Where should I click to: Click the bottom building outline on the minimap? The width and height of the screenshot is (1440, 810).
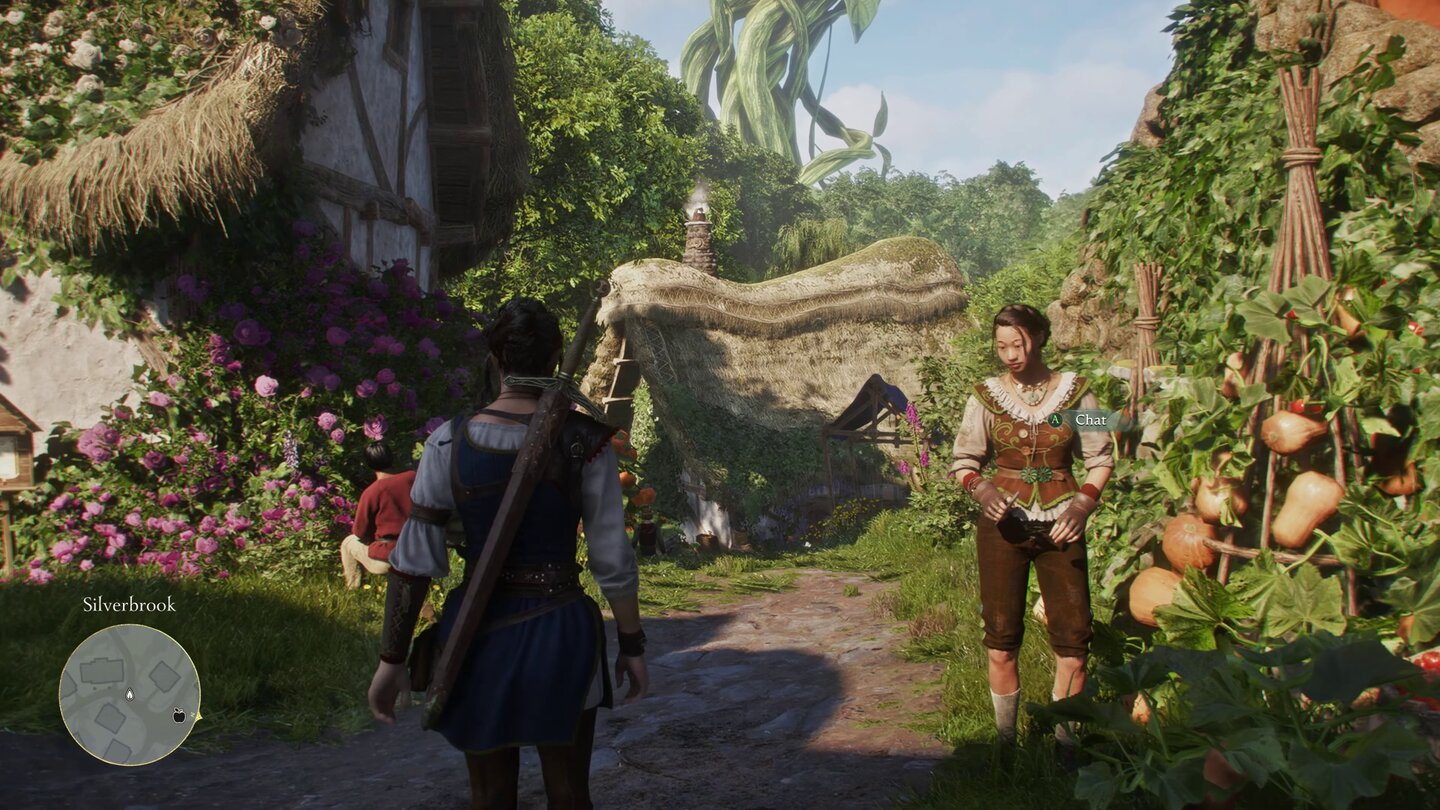pos(119,748)
